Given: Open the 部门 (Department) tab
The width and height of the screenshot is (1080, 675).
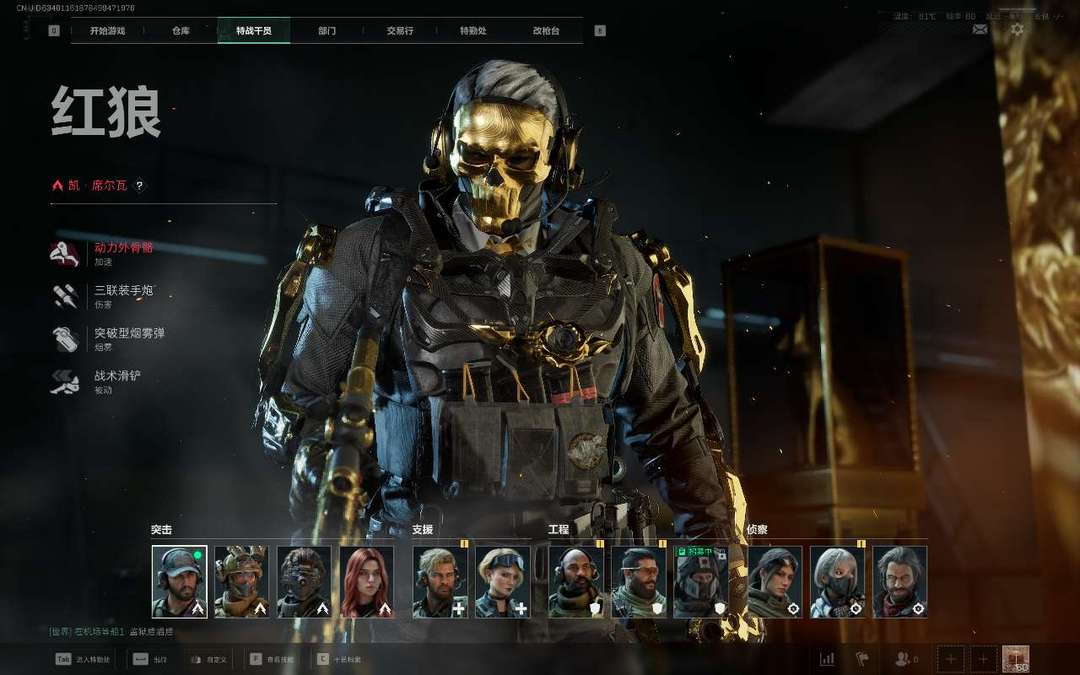Looking at the screenshot, I should tap(327, 31).
